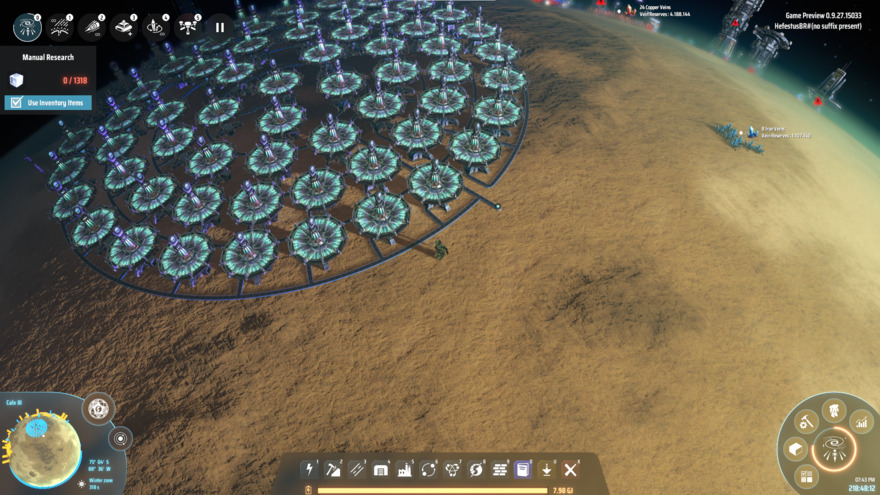Open the statistics bar chart panel

[860, 424]
